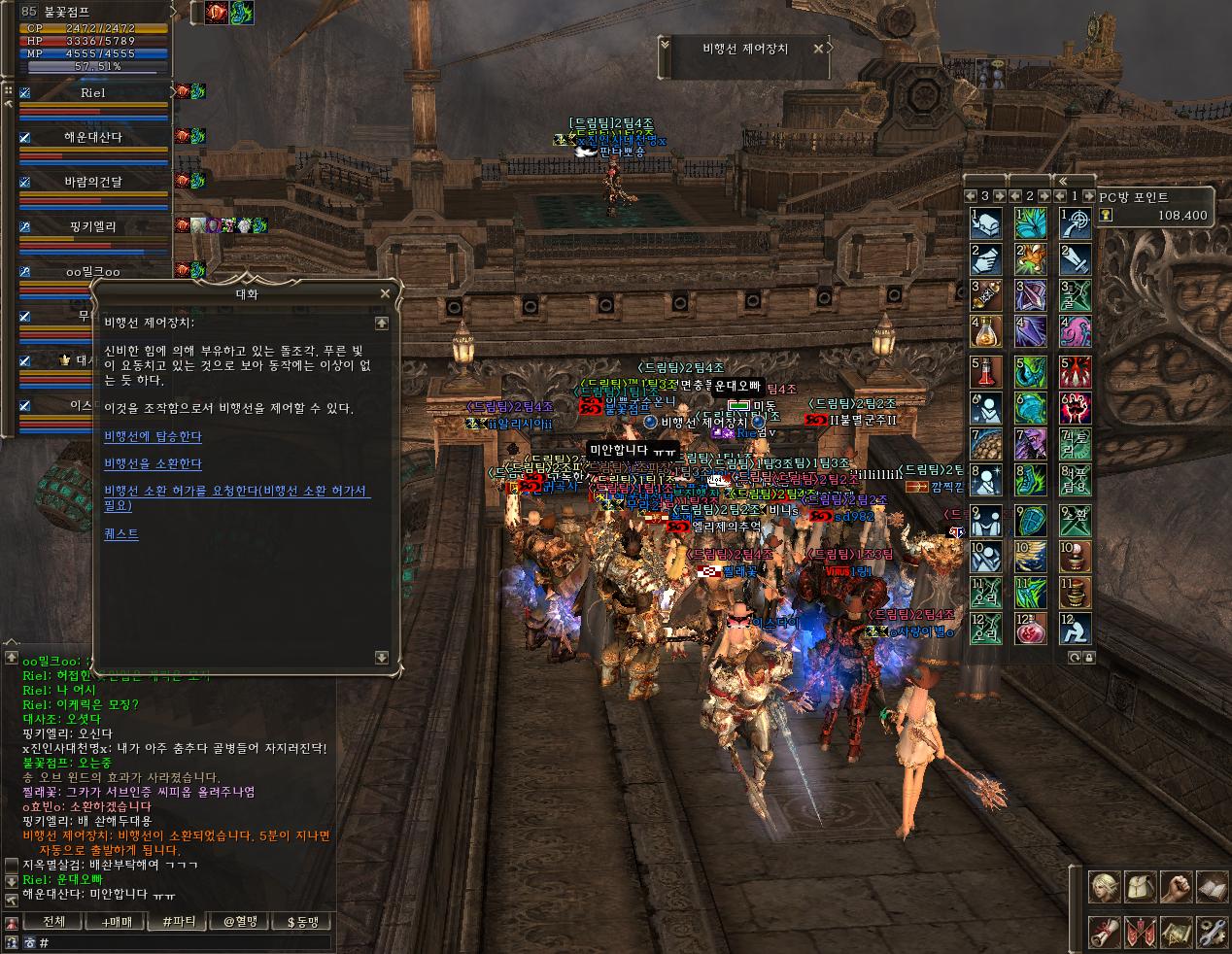Open the quest scroll icon
The height and width of the screenshot is (954, 1232).
tap(1103, 932)
